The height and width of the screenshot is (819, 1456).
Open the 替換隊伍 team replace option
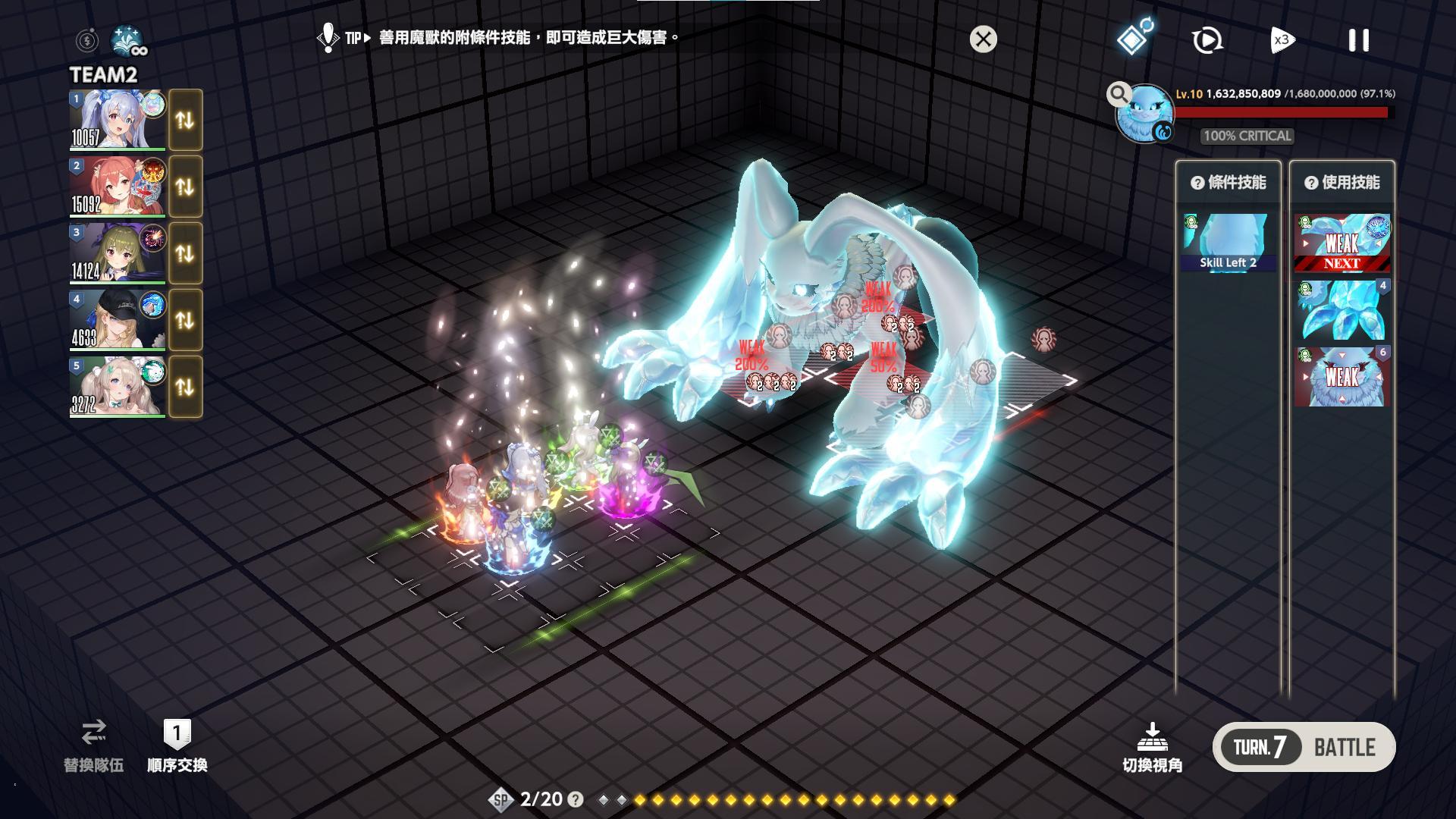click(x=93, y=746)
